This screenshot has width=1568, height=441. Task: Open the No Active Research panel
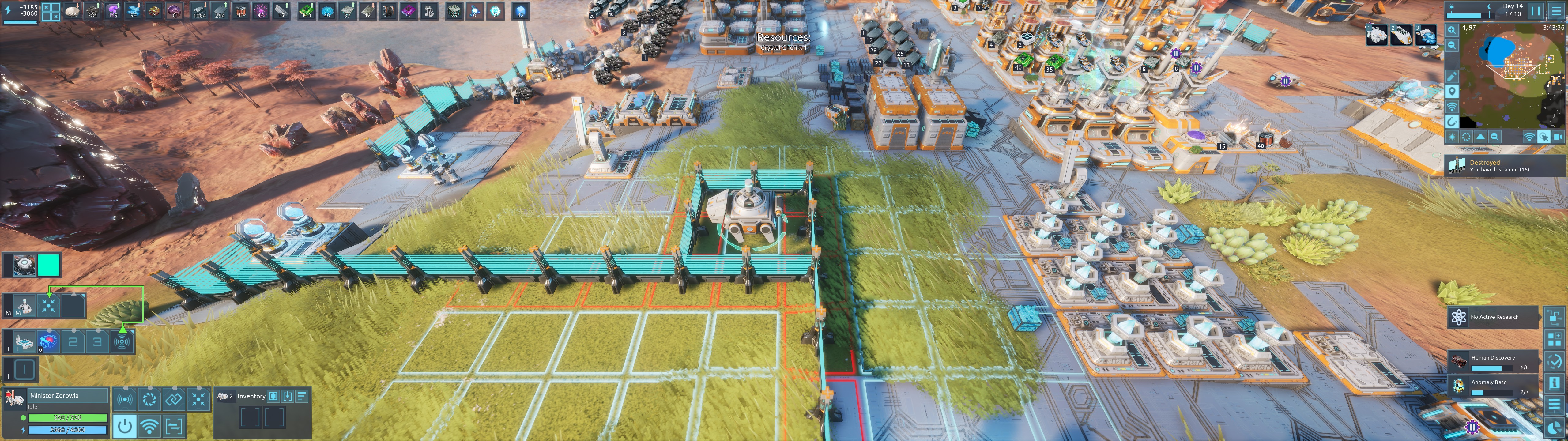[x=1493, y=317]
